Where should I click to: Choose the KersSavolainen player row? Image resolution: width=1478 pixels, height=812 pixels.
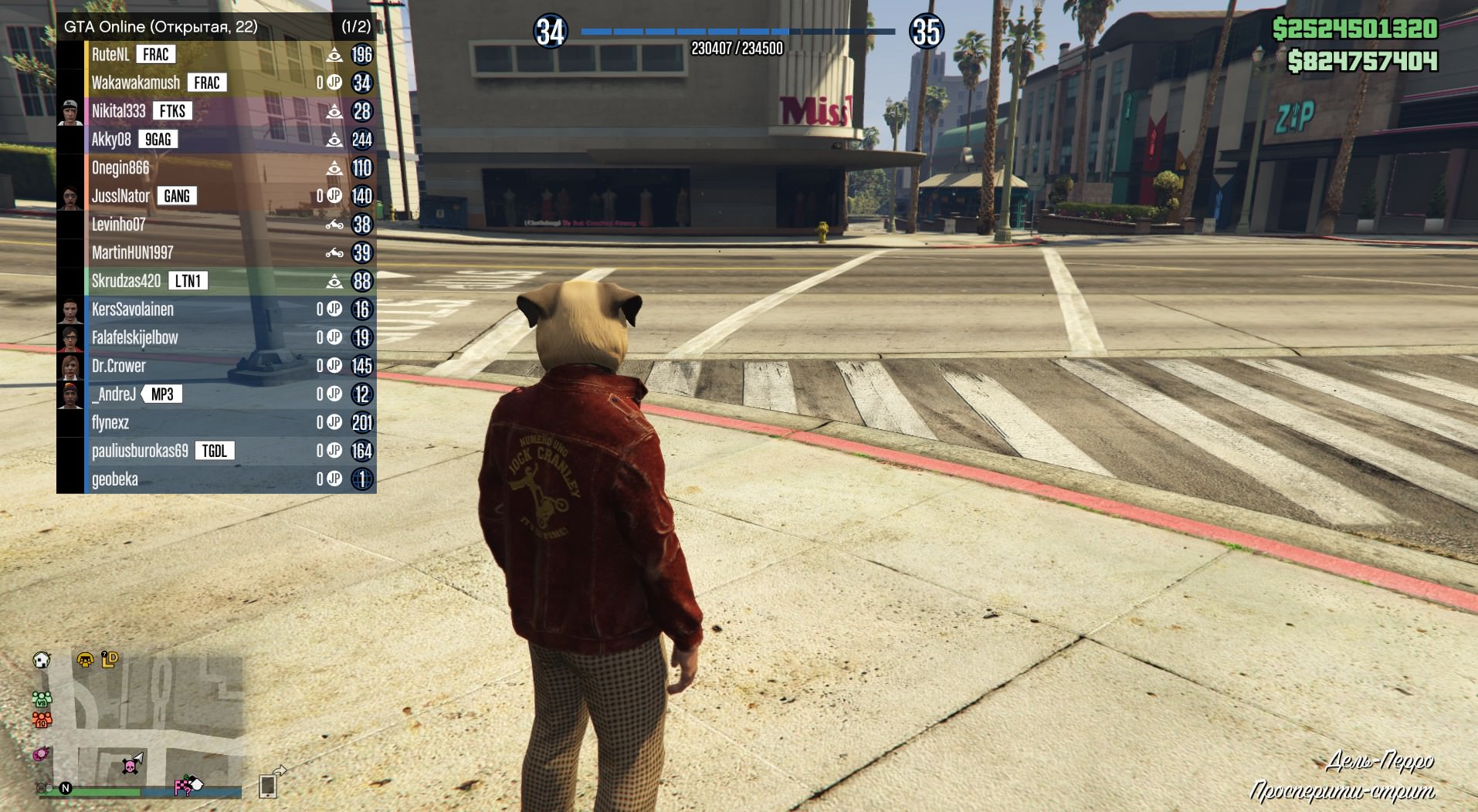click(x=132, y=310)
